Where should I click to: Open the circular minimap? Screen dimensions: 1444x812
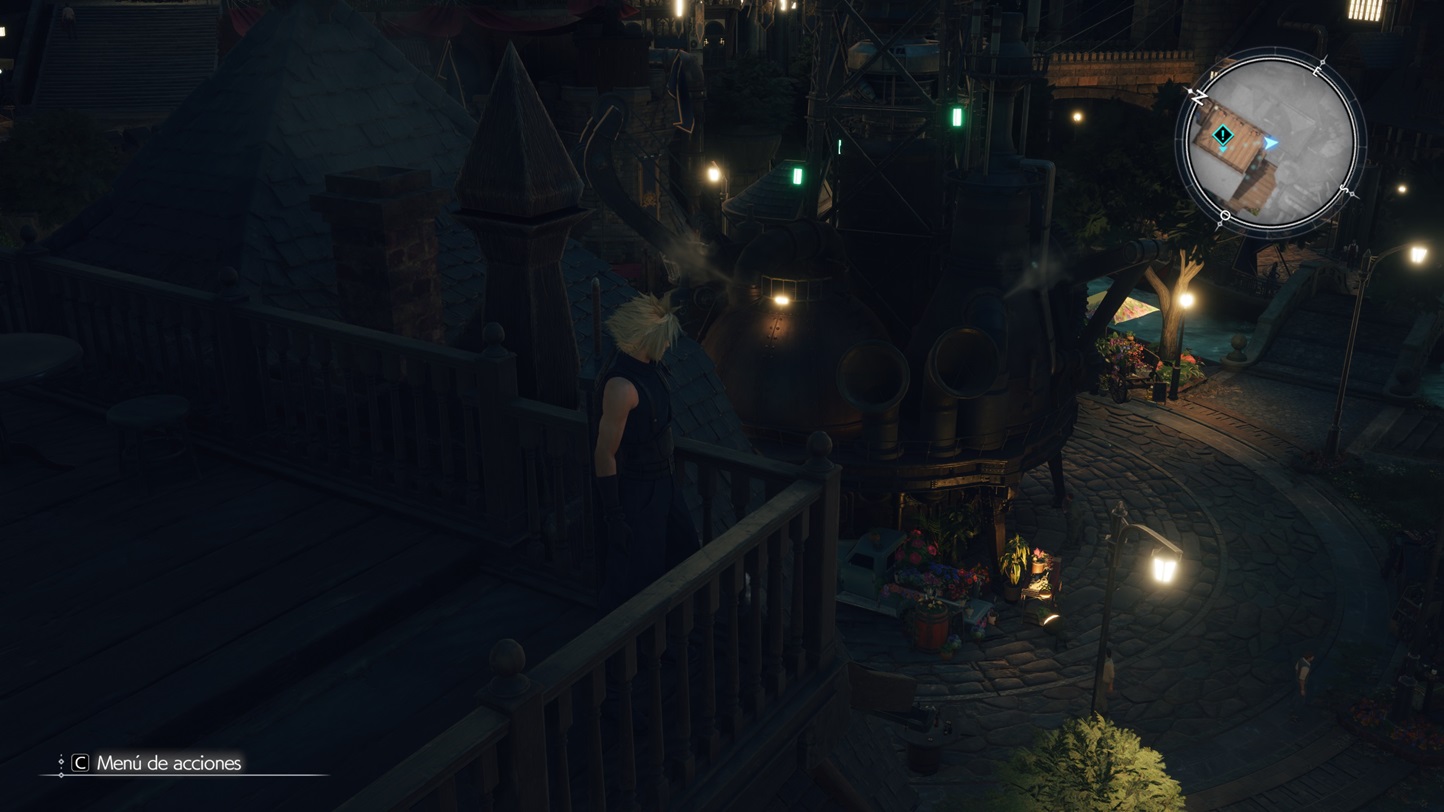[x=1270, y=143]
